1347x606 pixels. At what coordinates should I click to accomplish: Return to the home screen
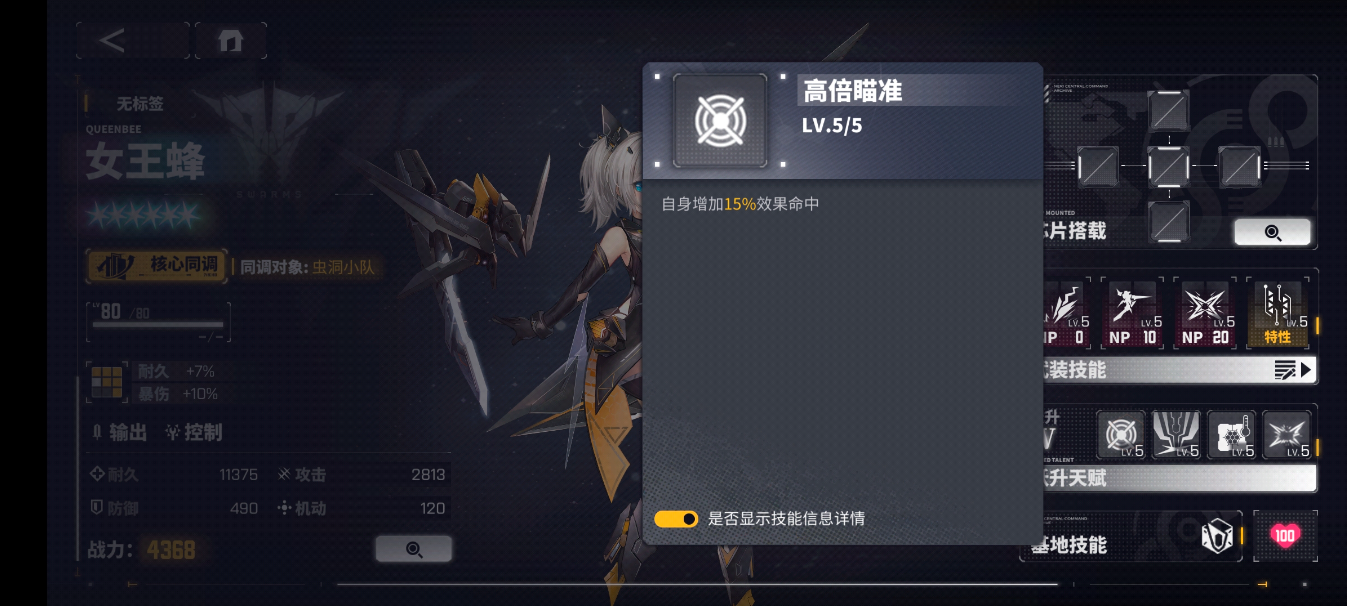pyautogui.click(x=231, y=41)
